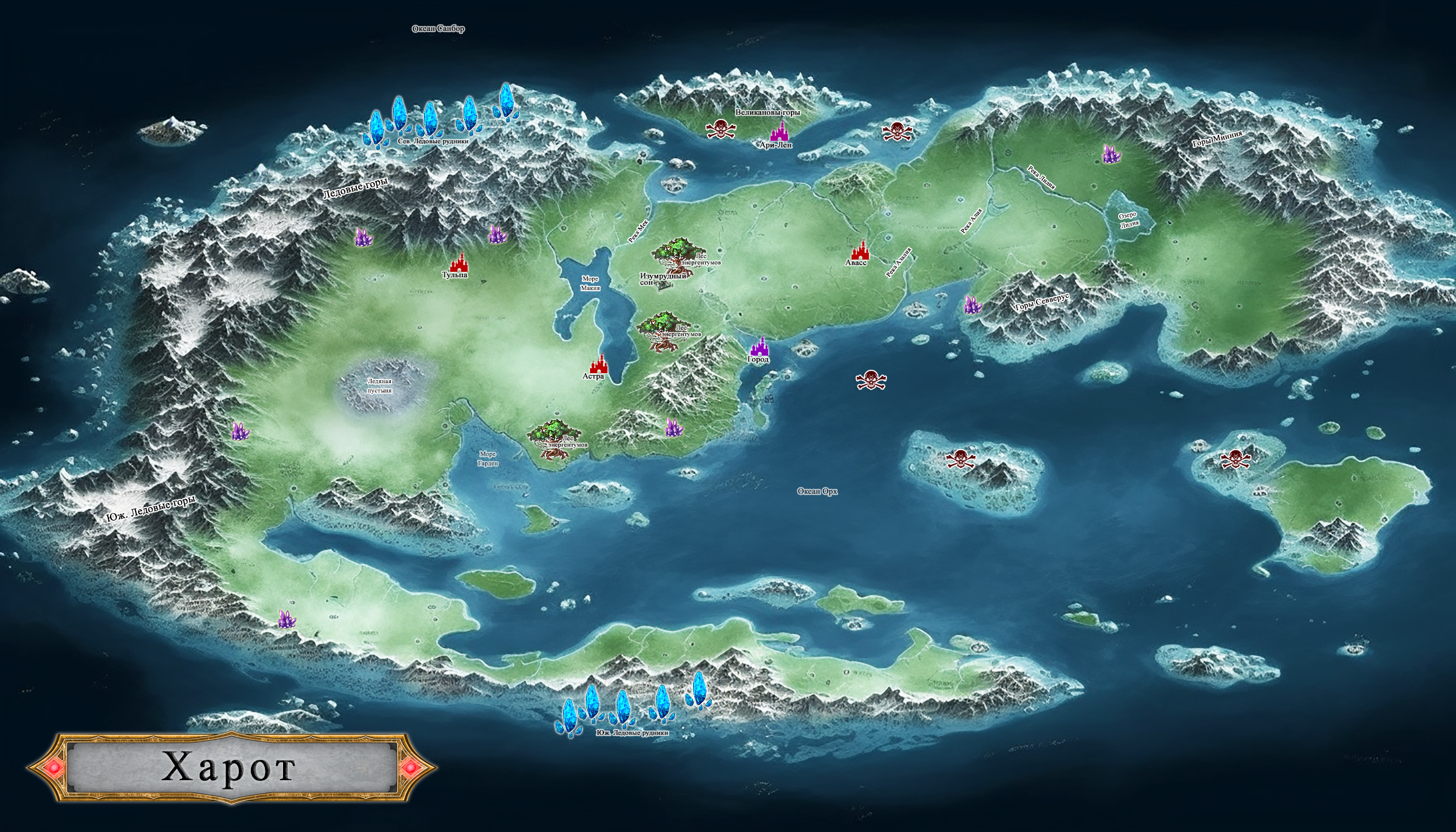Select the forest tree marker near Море Гарден

[552, 438]
